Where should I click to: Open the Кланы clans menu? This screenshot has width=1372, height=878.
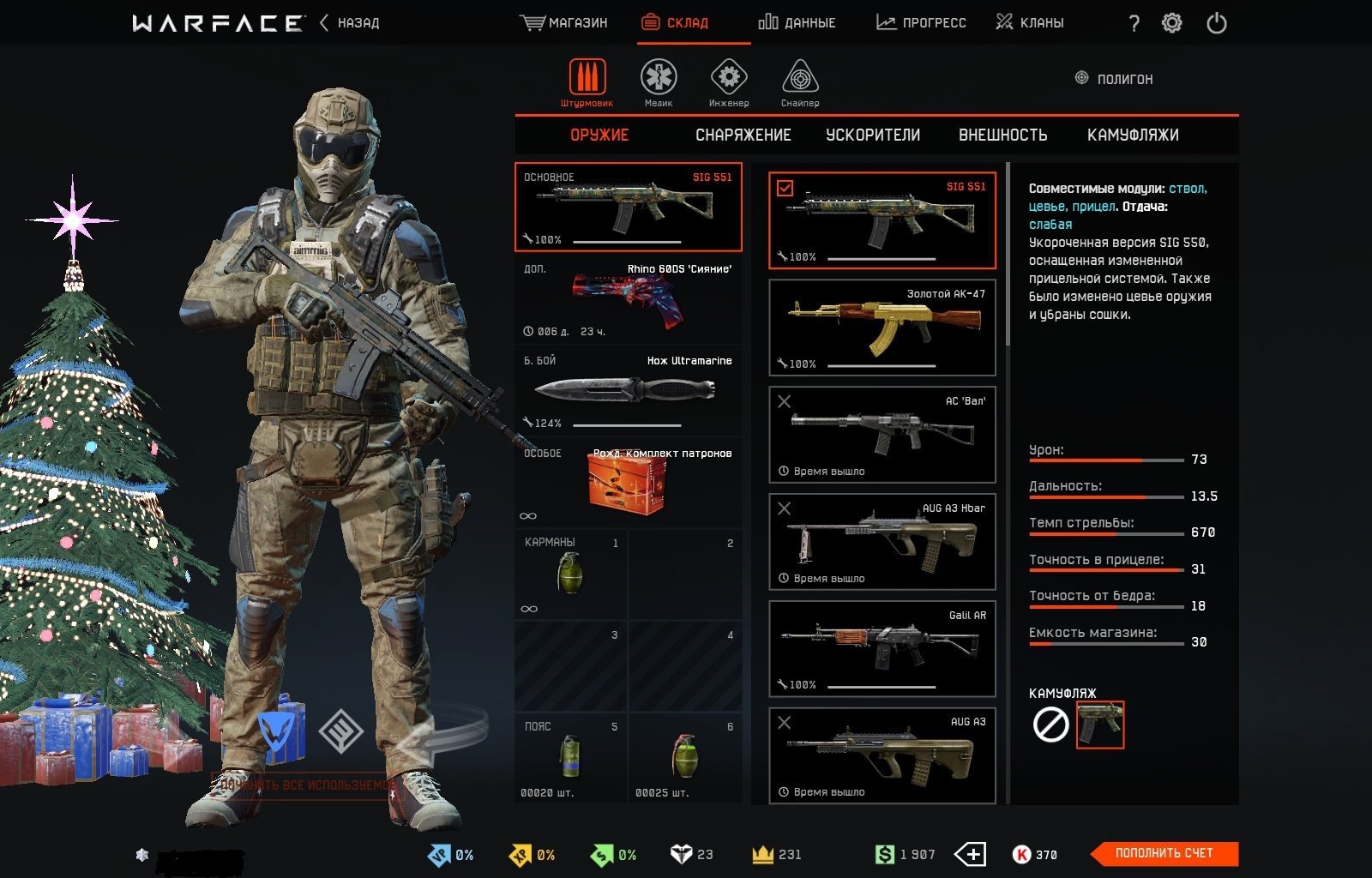pos(1030,23)
